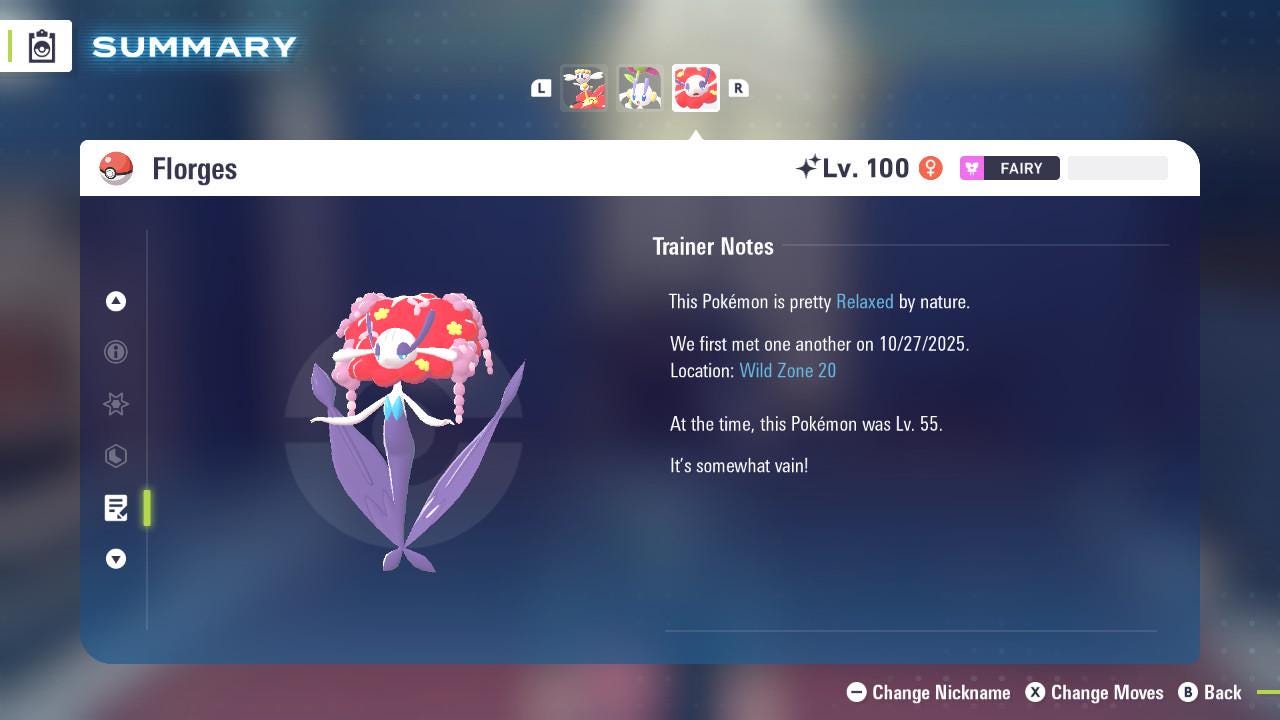Expand the next page with the down arrow
Screen dimensions: 1280x720
(x=116, y=559)
